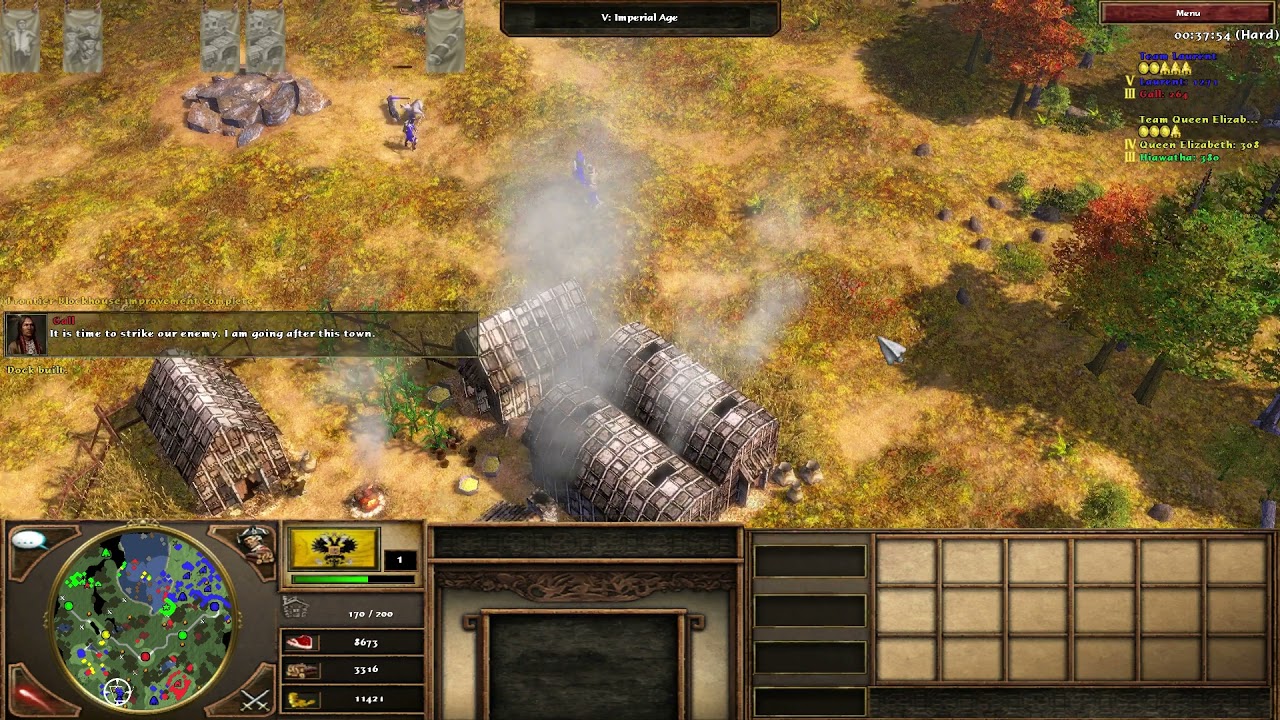Open chat with the speech bubble button
The width and height of the screenshot is (1280, 720).
[30, 541]
